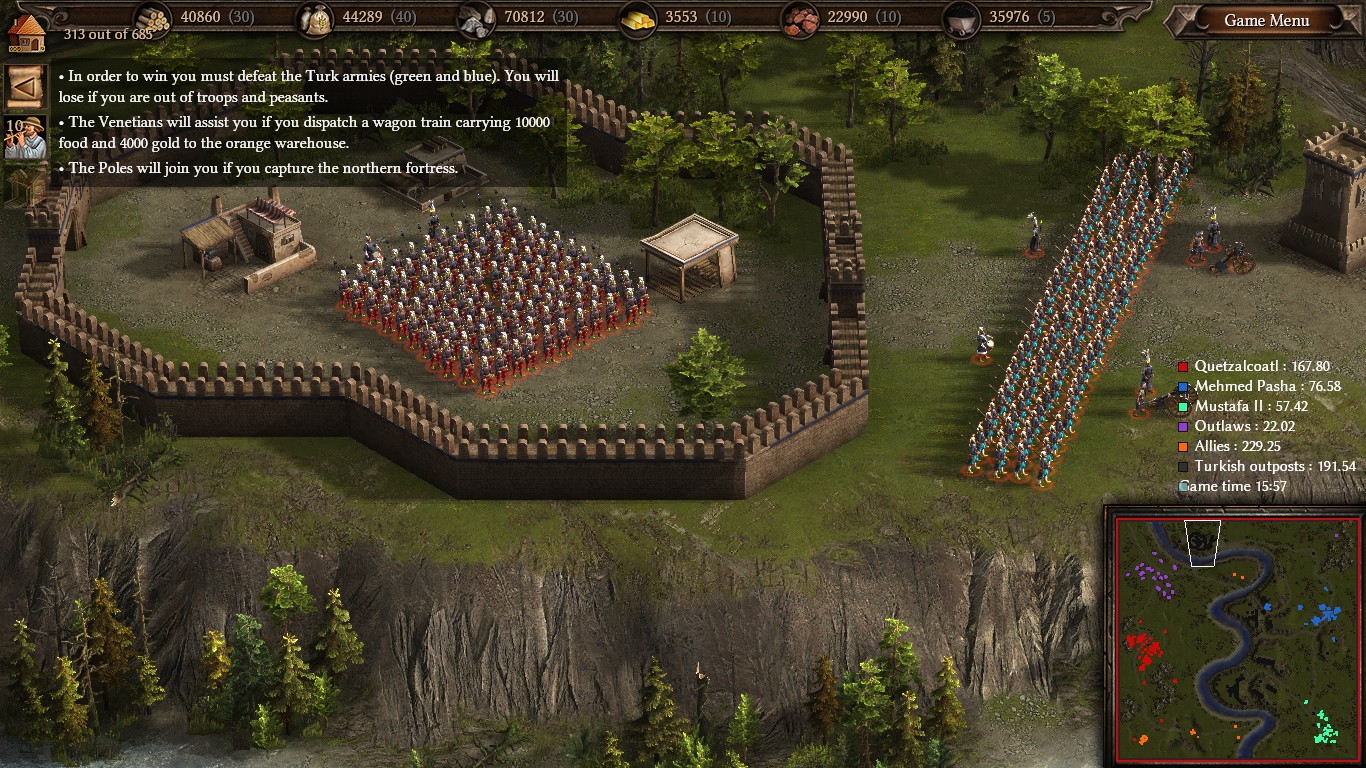Collapse the objectives scroll with left arrow

coord(25,88)
